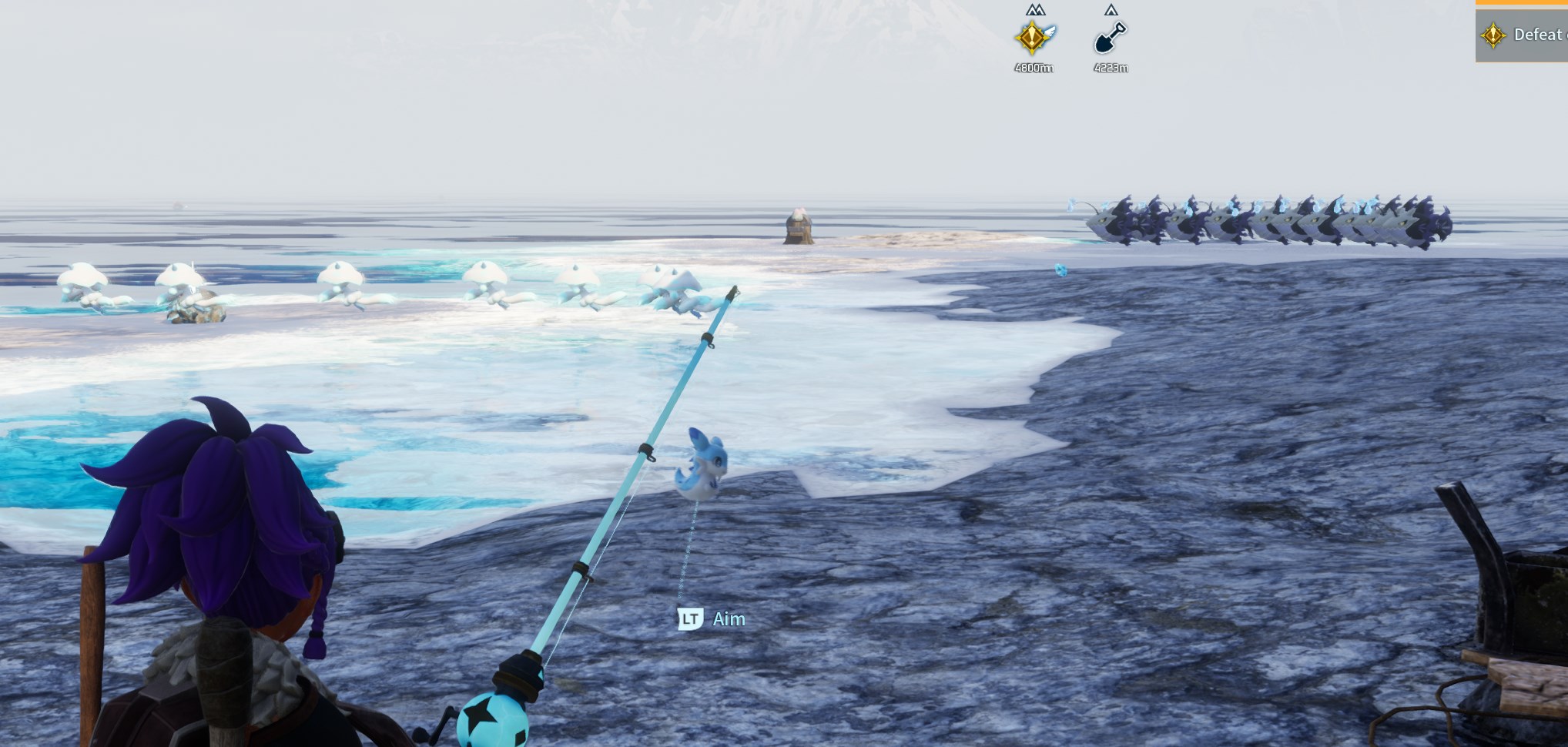Select the shovel dig-site compass marker
1568x747 pixels.
pyautogui.click(x=1110, y=38)
